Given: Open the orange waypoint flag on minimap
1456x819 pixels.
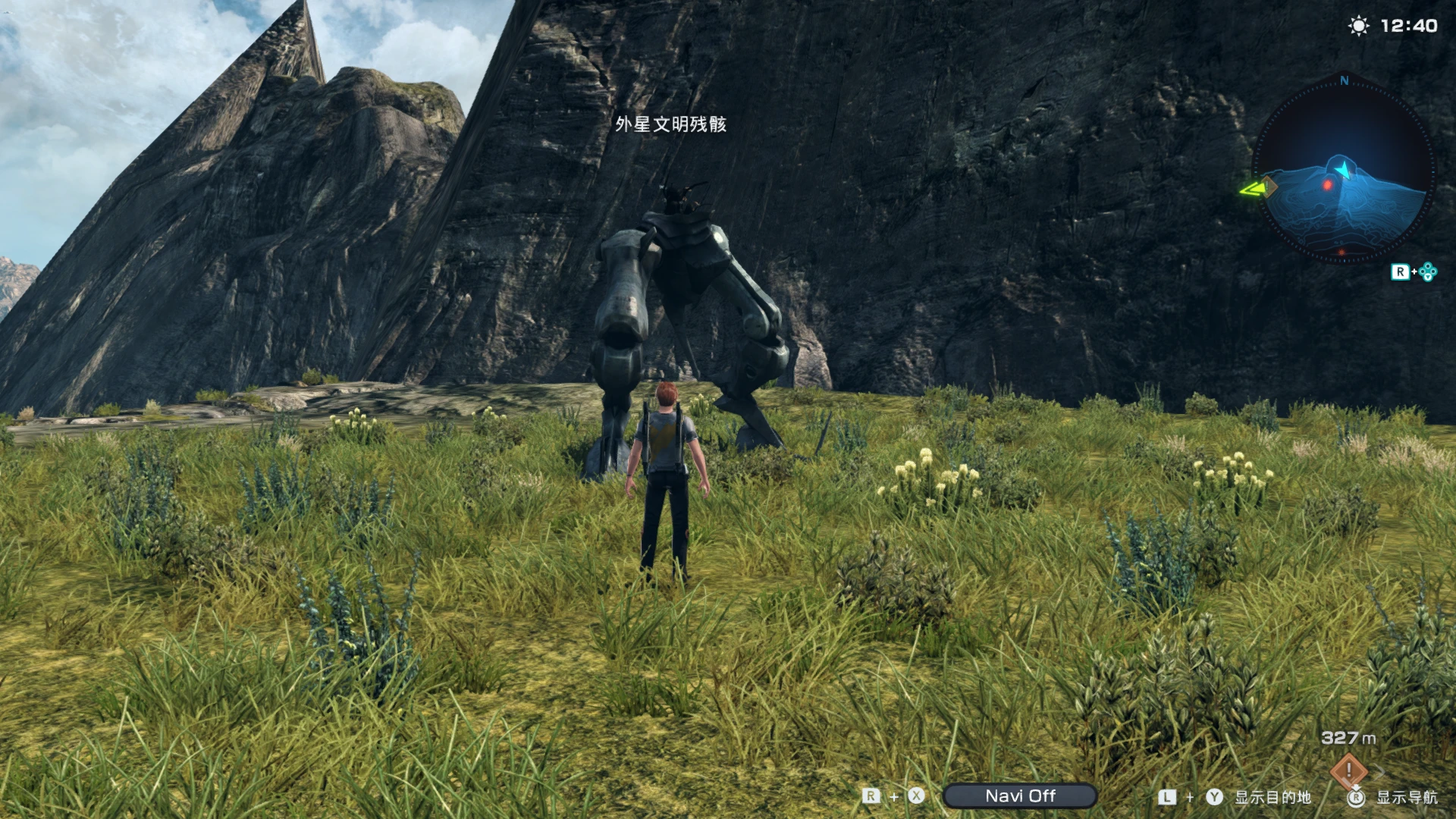Looking at the screenshot, I should (1269, 186).
